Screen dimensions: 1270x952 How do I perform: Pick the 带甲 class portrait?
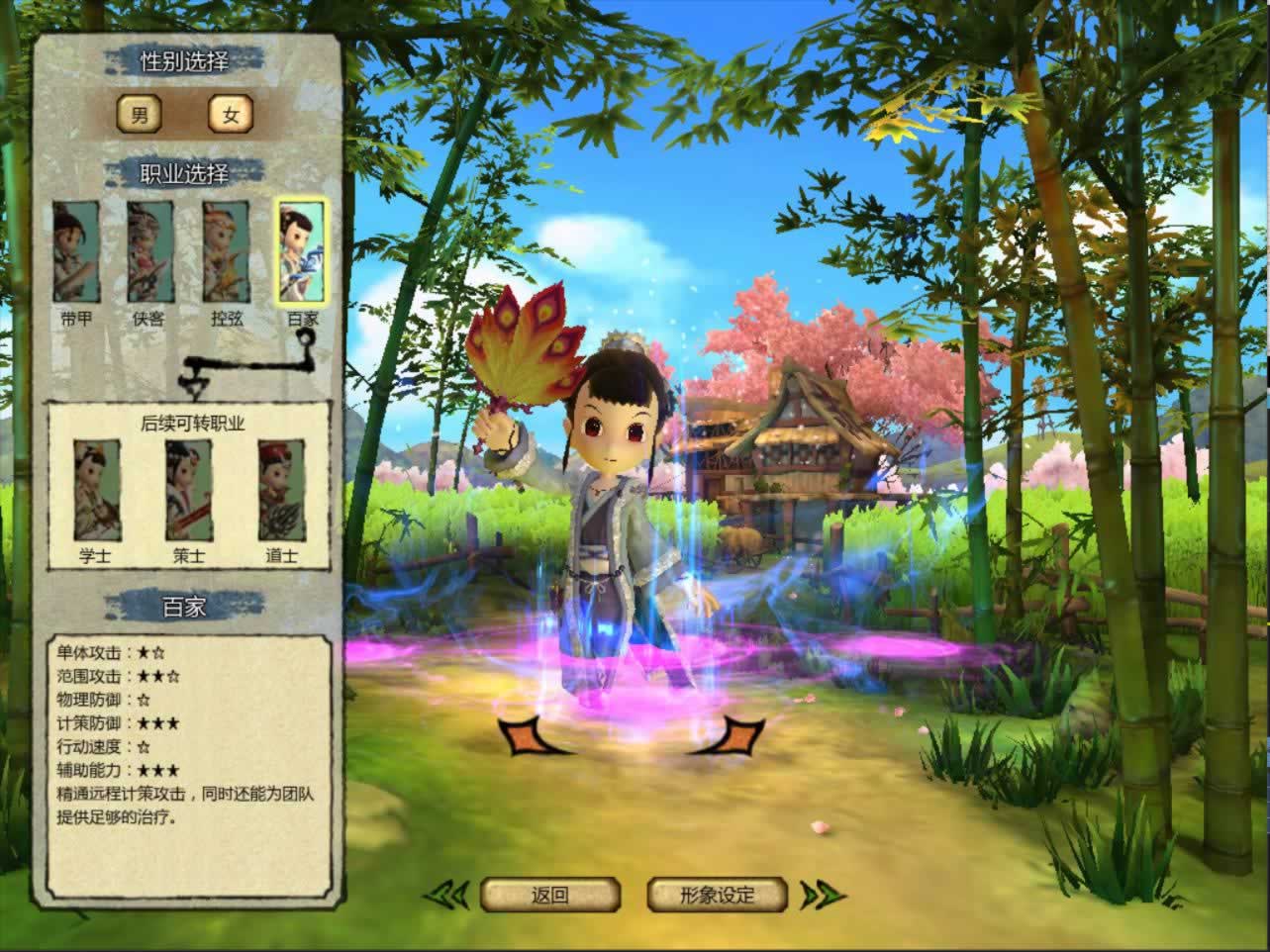click(x=76, y=252)
